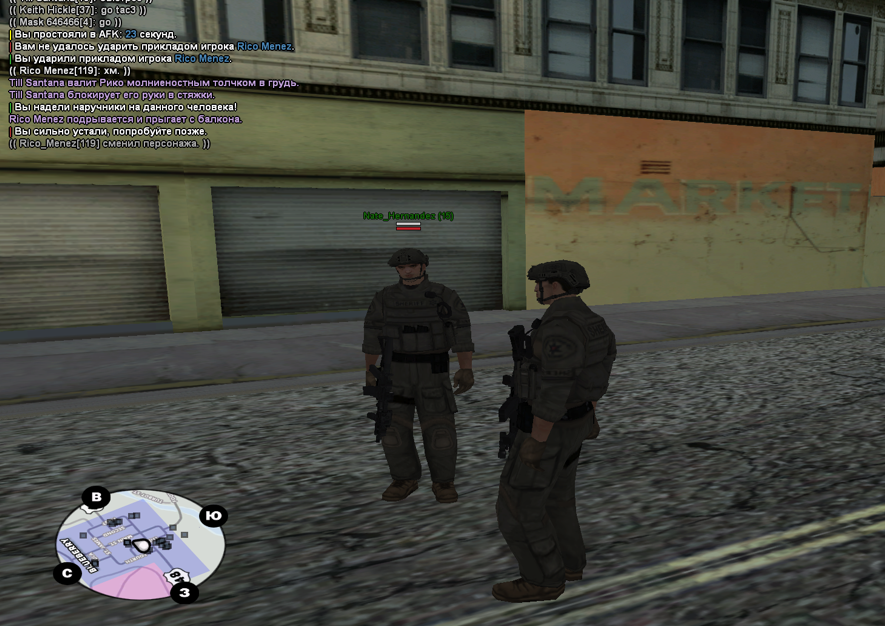Select the "С" compass marker on the minimap
Viewport: 885px width, 626px height.
pos(67,573)
